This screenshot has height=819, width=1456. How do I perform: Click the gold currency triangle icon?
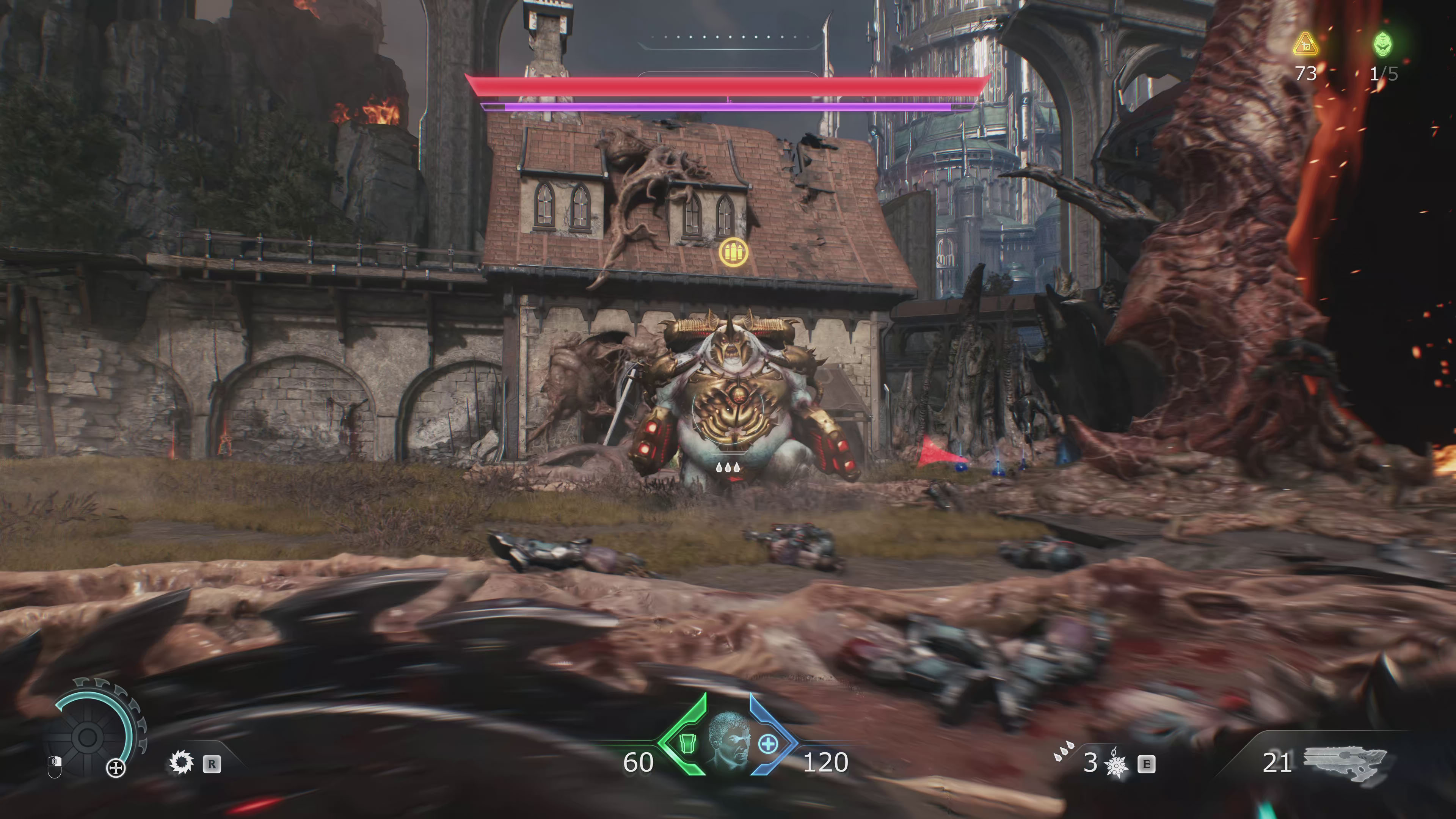pos(1305,45)
